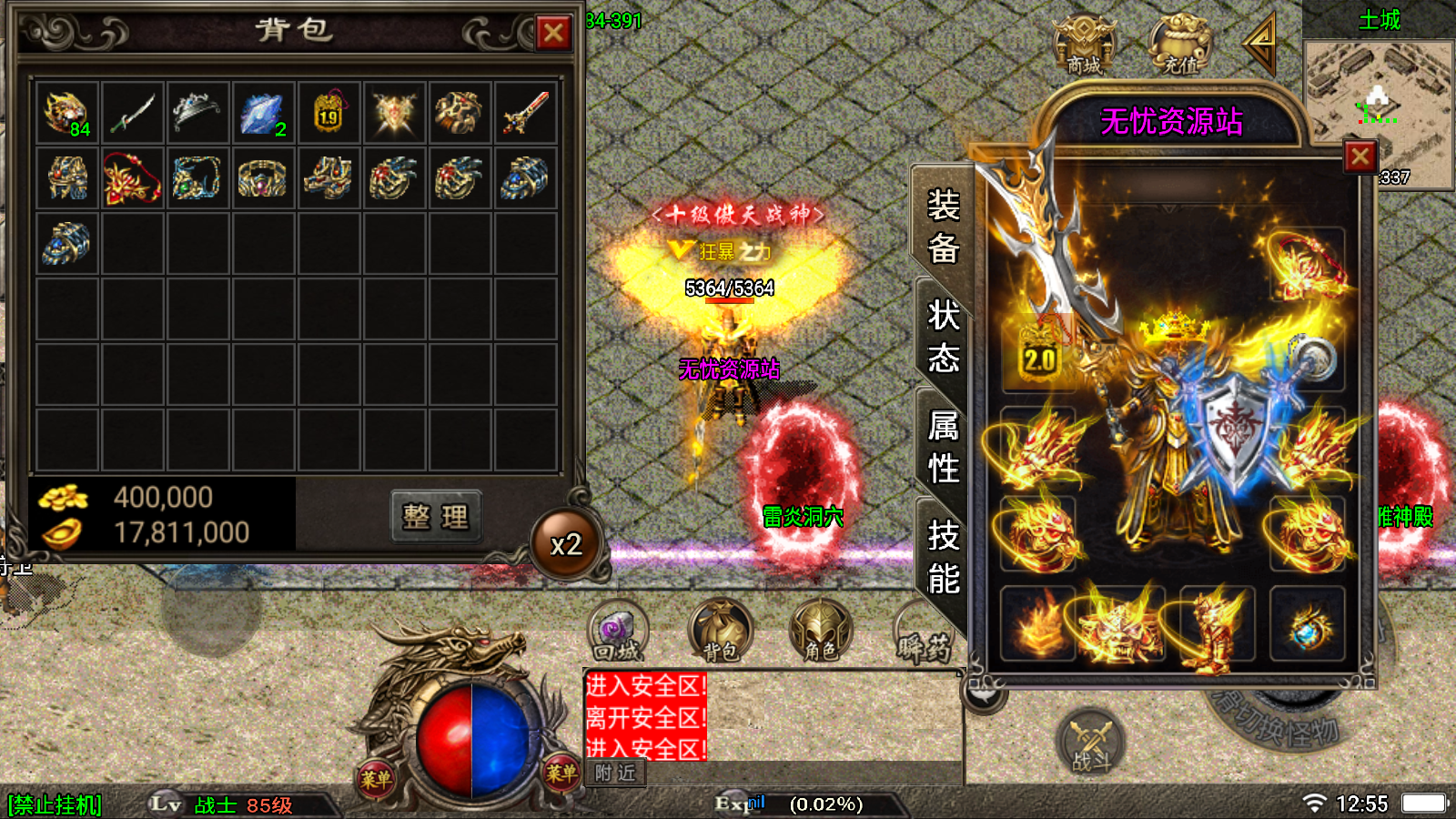Activate the 战斗 combat mode button
Image resolution: width=1456 pixels, height=819 pixels.
coord(1091,742)
